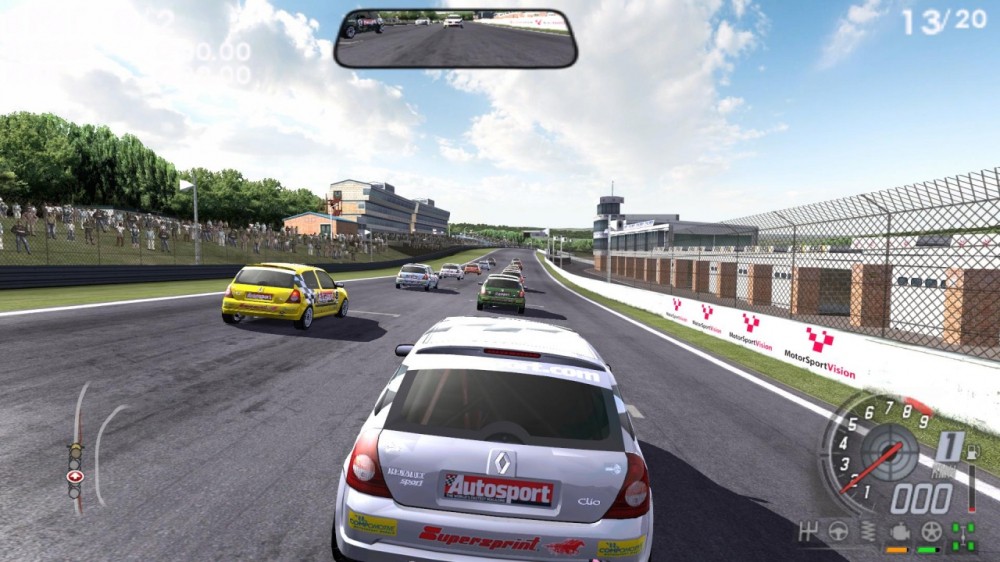Select the suspension spring icon
The width and height of the screenshot is (1000, 562).
(867, 531)
